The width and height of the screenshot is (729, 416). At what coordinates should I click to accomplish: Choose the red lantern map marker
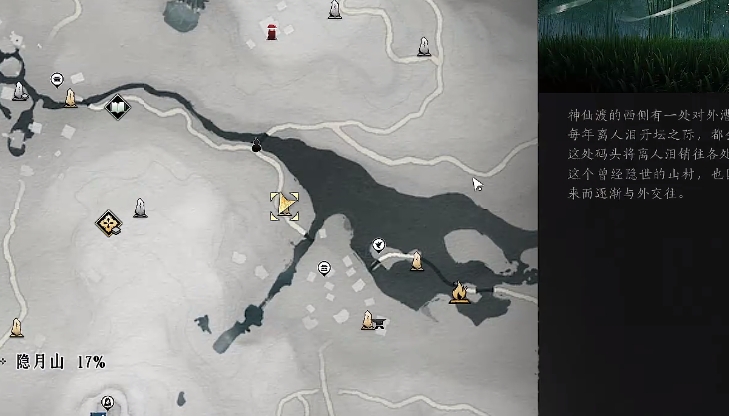pyautogui.click(x=272, y=31)
